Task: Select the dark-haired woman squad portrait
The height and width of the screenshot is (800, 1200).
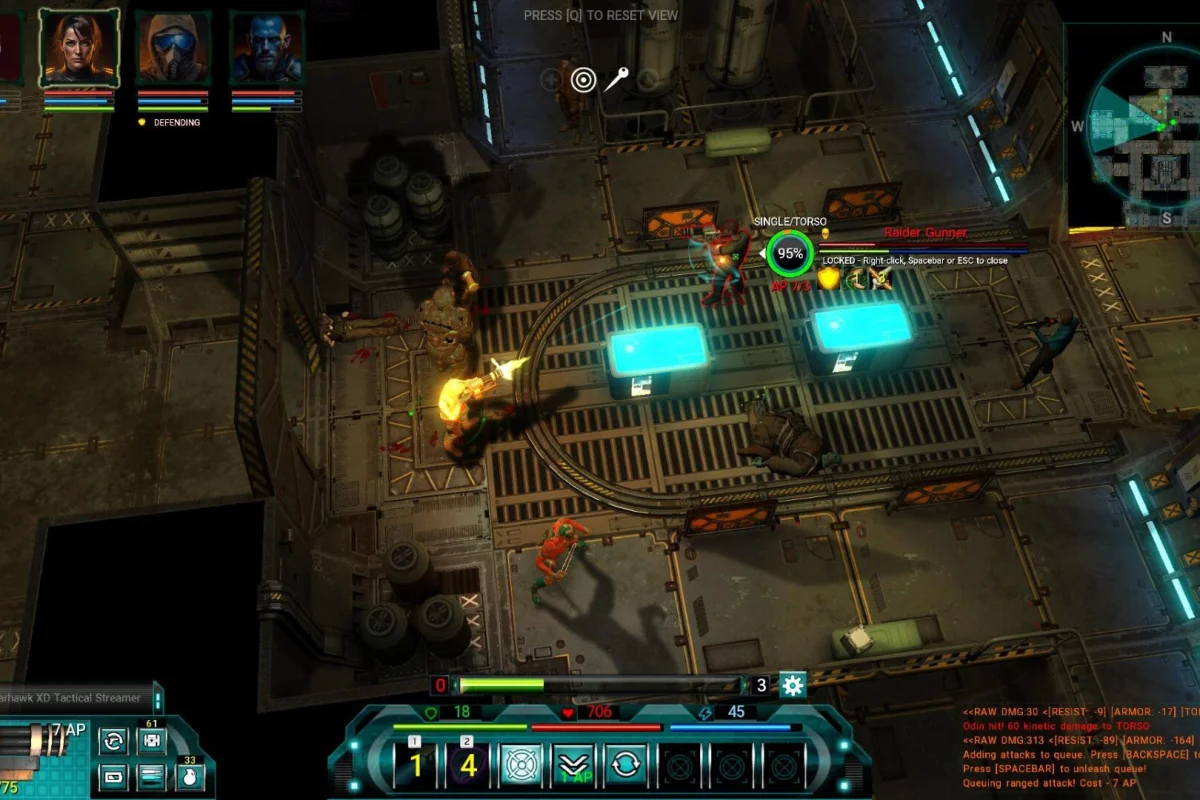Action: point(79,48)
